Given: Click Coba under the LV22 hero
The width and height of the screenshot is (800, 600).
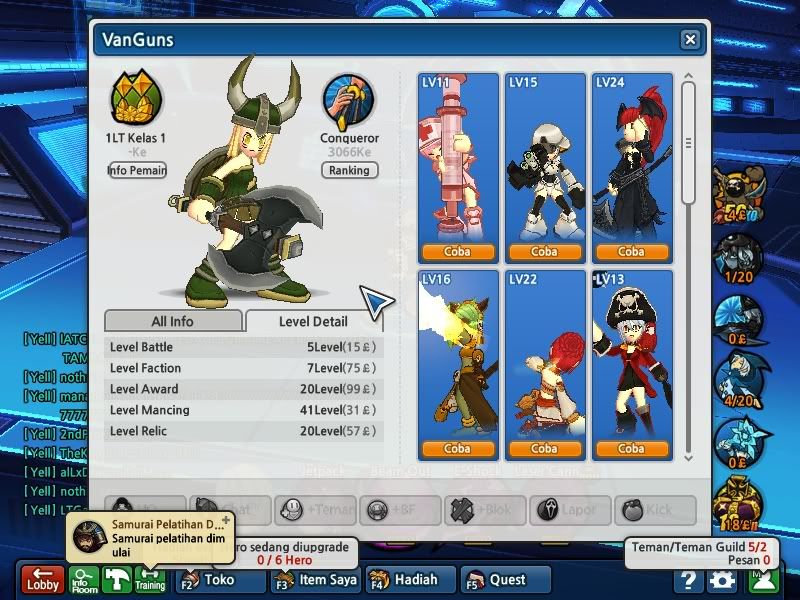Looking at the screenshot, I should (544, 449).
